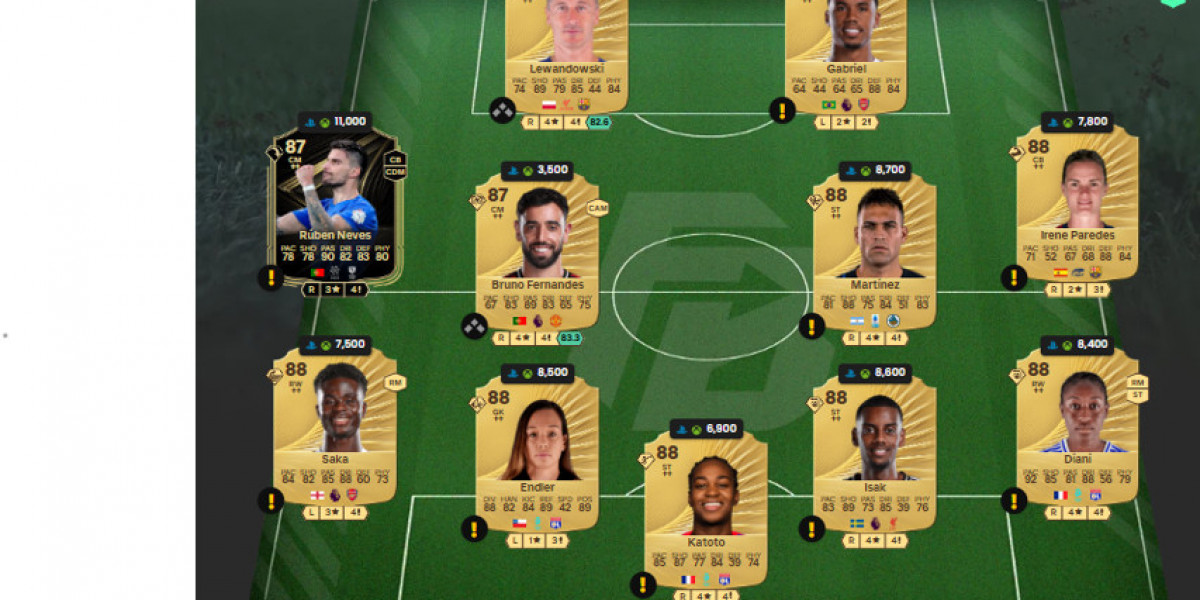Image resolution: width=1200 pixels, height=600 pixels.
Task: Click the 11,000 price tag above Rúben Neves
Action: (334, 122)
